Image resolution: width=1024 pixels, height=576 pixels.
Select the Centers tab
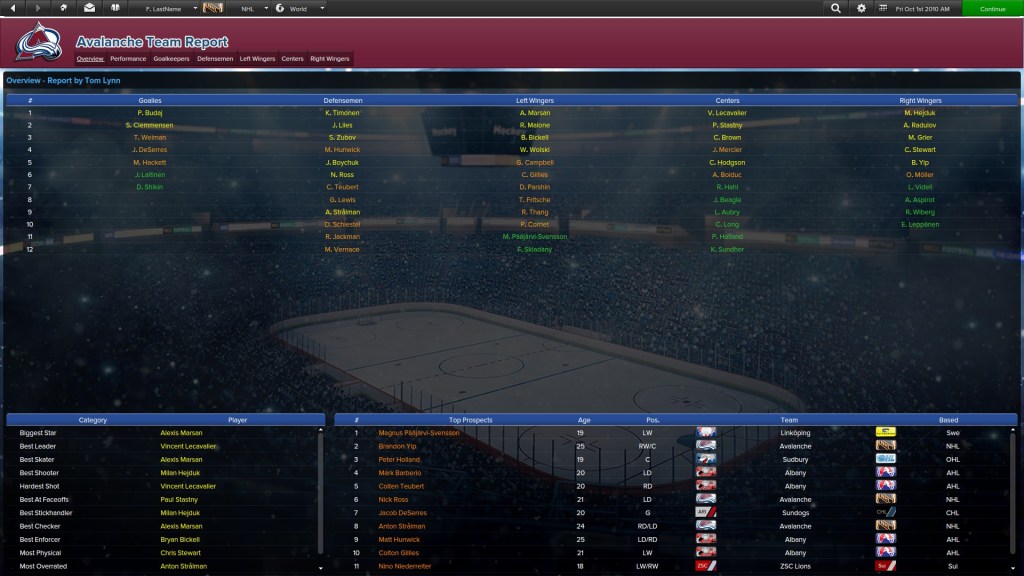pyautogui.click(x=292, y=59)
